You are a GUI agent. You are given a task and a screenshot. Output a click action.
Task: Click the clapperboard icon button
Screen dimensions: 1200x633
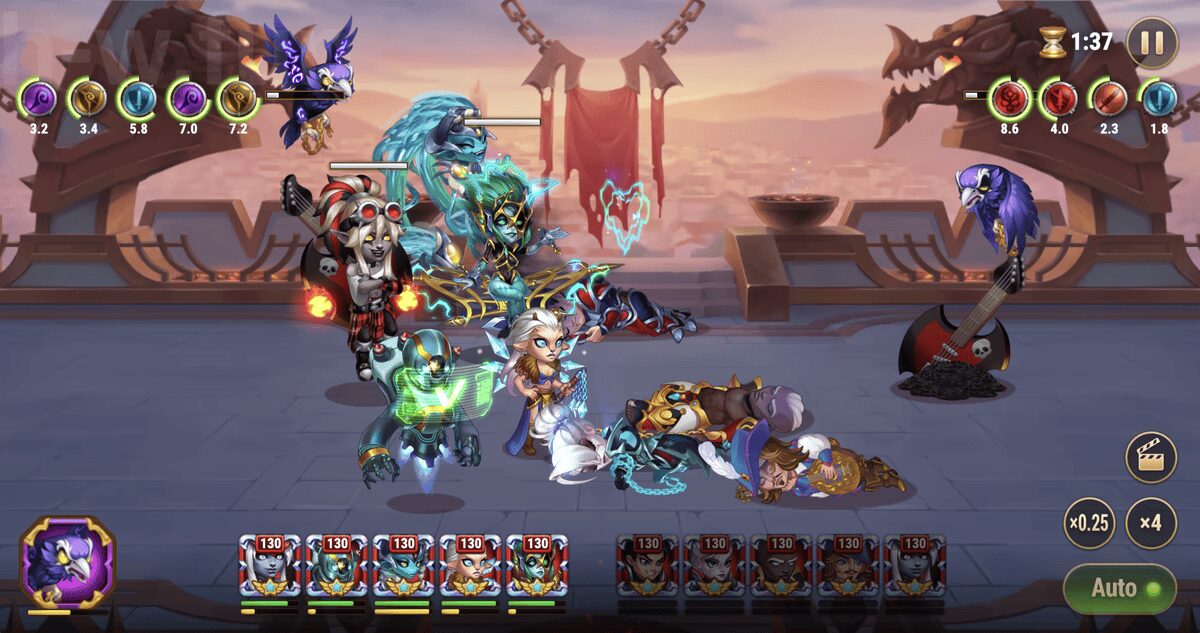[x=1151, y=459]
